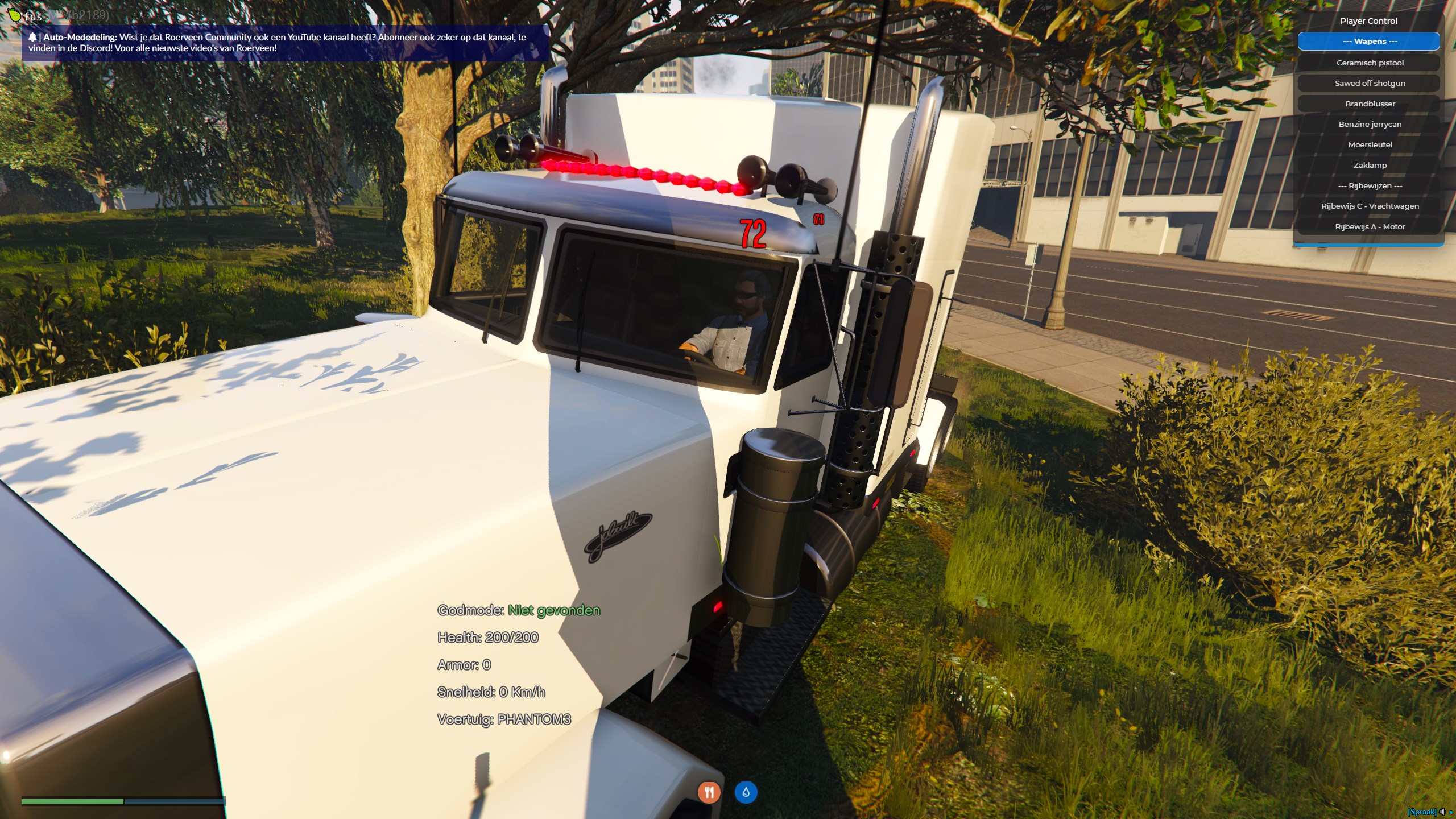Click the Spraak voice indicator
1456x819 pixels.
click(x=1421, y=812)
